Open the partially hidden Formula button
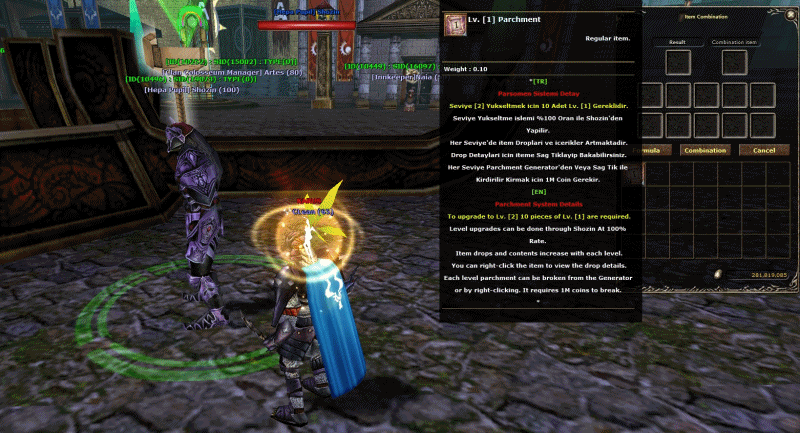Screen dimensions: 800x433 click(652, 150)
